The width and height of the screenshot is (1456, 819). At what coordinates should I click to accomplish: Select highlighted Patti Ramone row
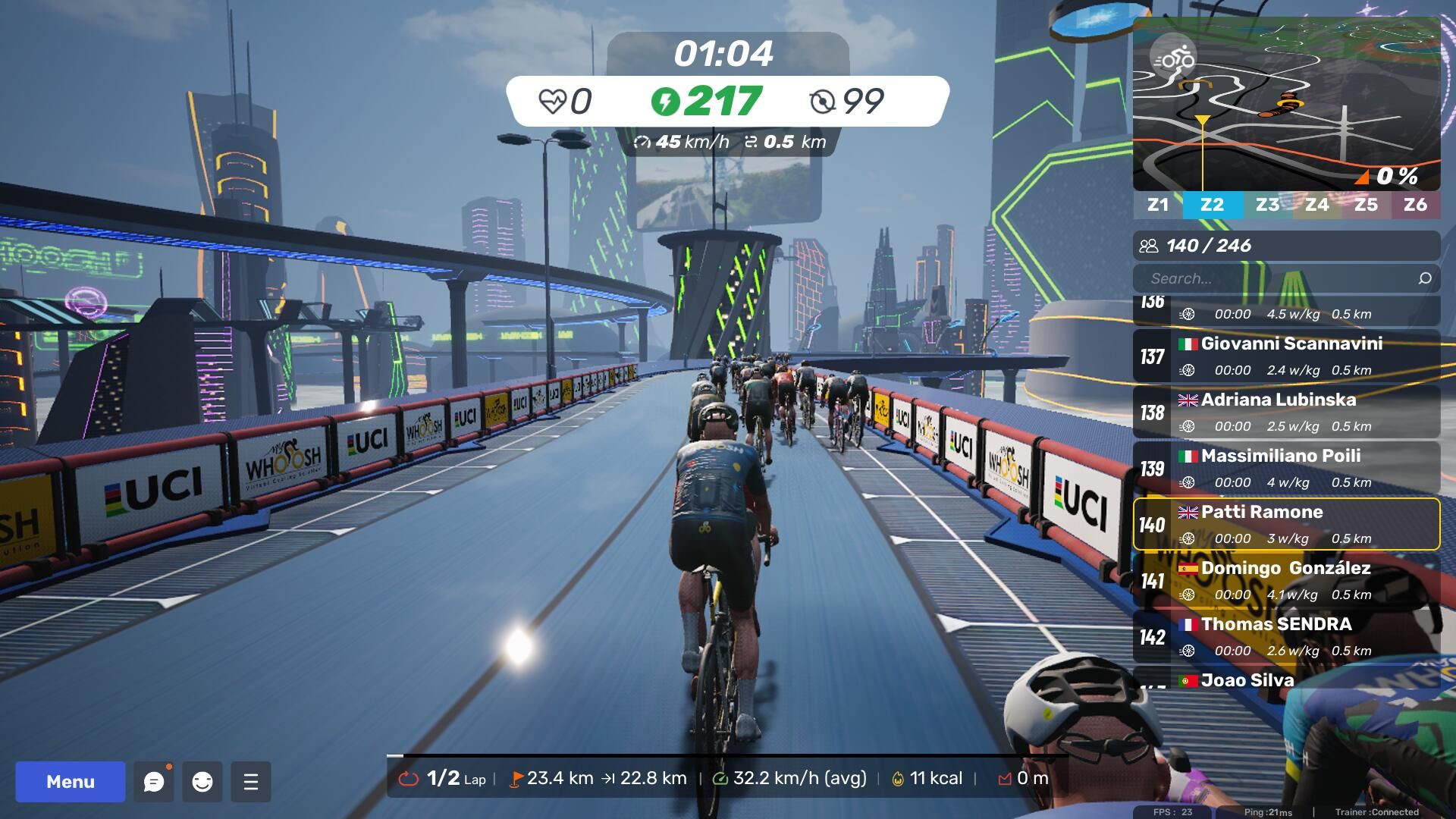click(x=1286, y=524)
